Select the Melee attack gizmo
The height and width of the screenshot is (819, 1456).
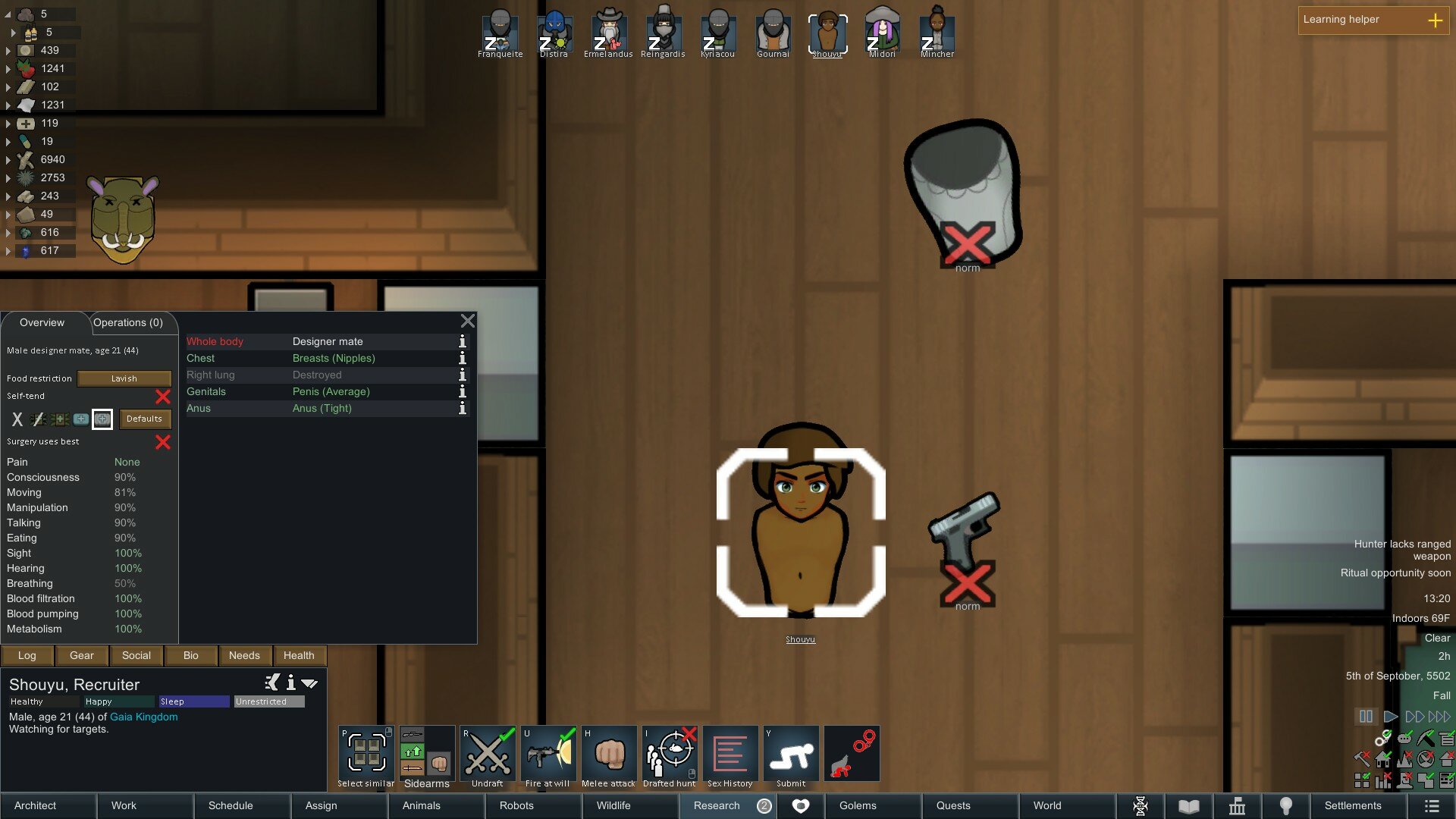(609, 753)
